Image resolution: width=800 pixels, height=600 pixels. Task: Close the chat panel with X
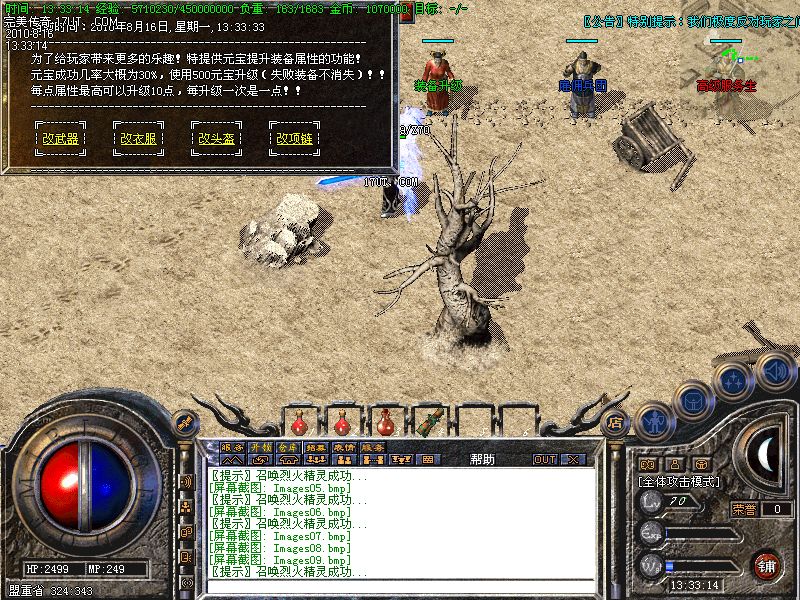[x=572, y=460]
